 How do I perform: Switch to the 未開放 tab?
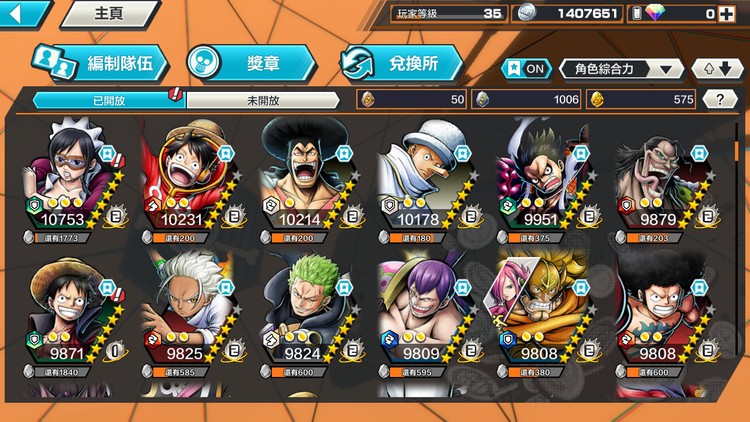tap(262, 100)
